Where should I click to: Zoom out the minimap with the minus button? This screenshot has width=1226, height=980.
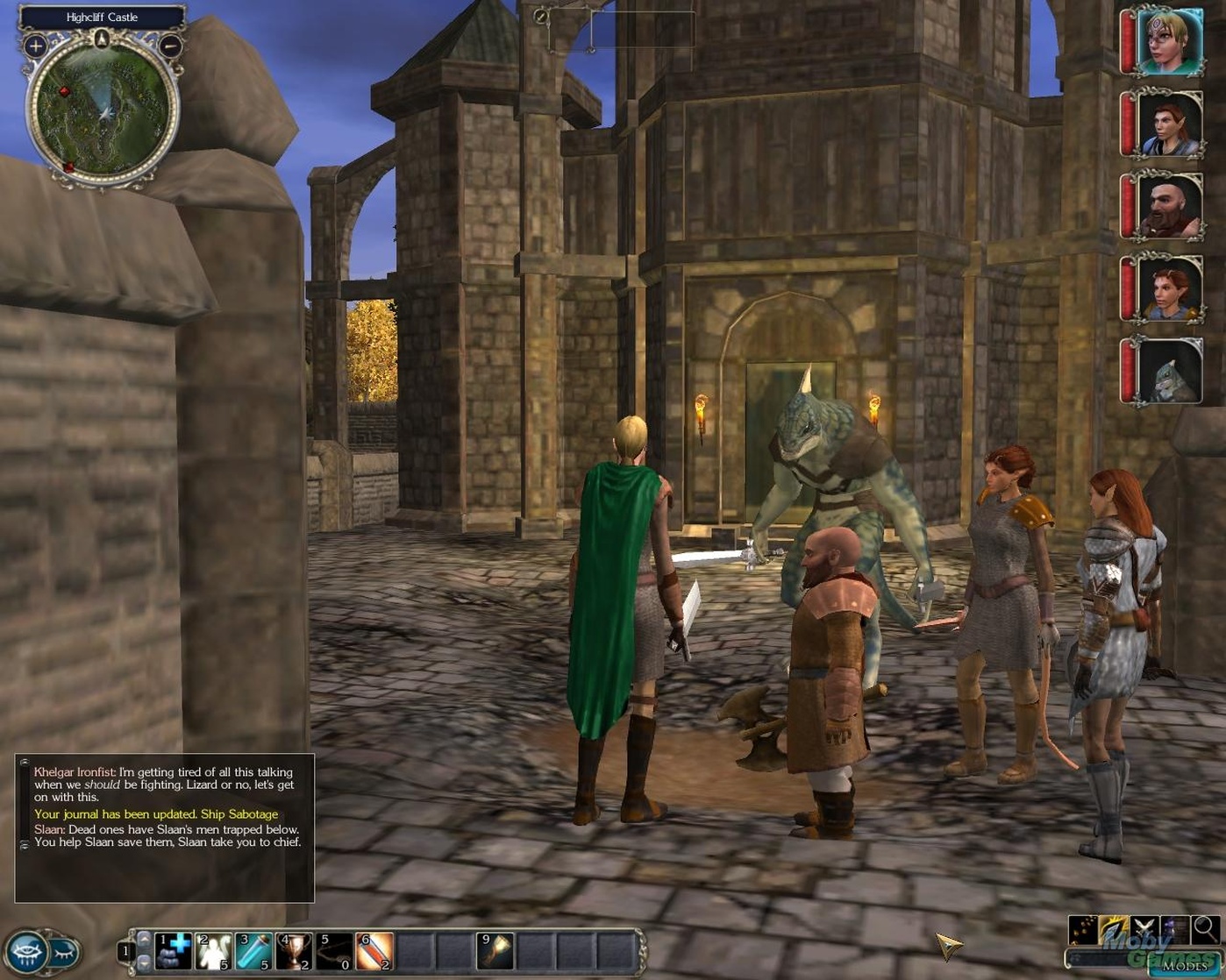[x=171, y=46]
